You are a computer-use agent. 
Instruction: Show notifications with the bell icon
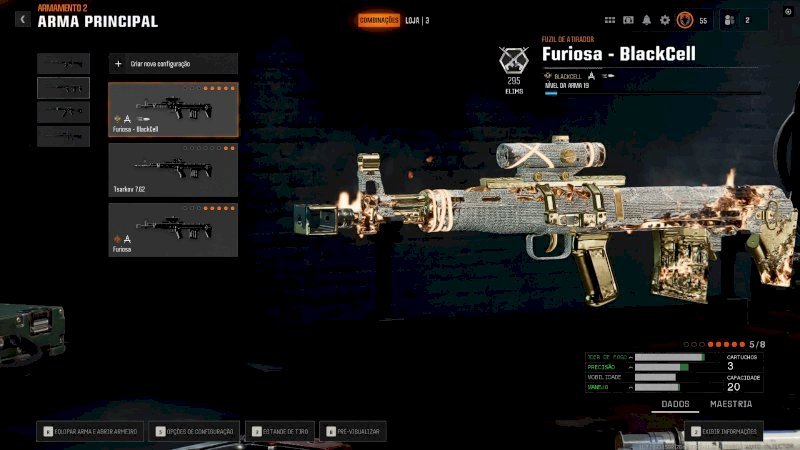tap(646, 20)
